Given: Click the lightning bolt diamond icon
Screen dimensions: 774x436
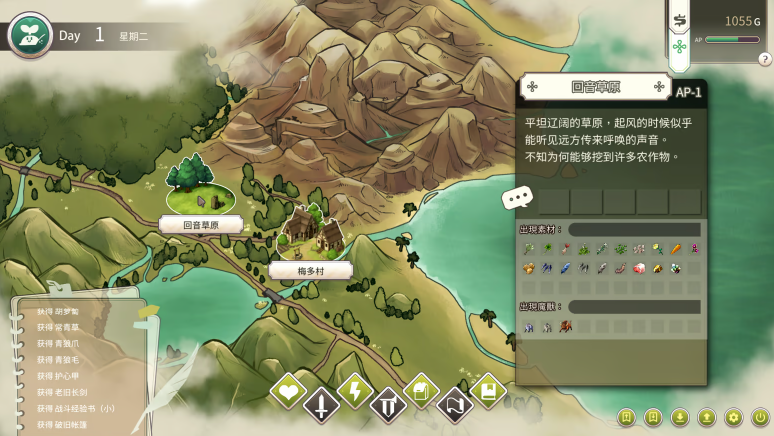Looking at the screenshot, I should 354,391.
